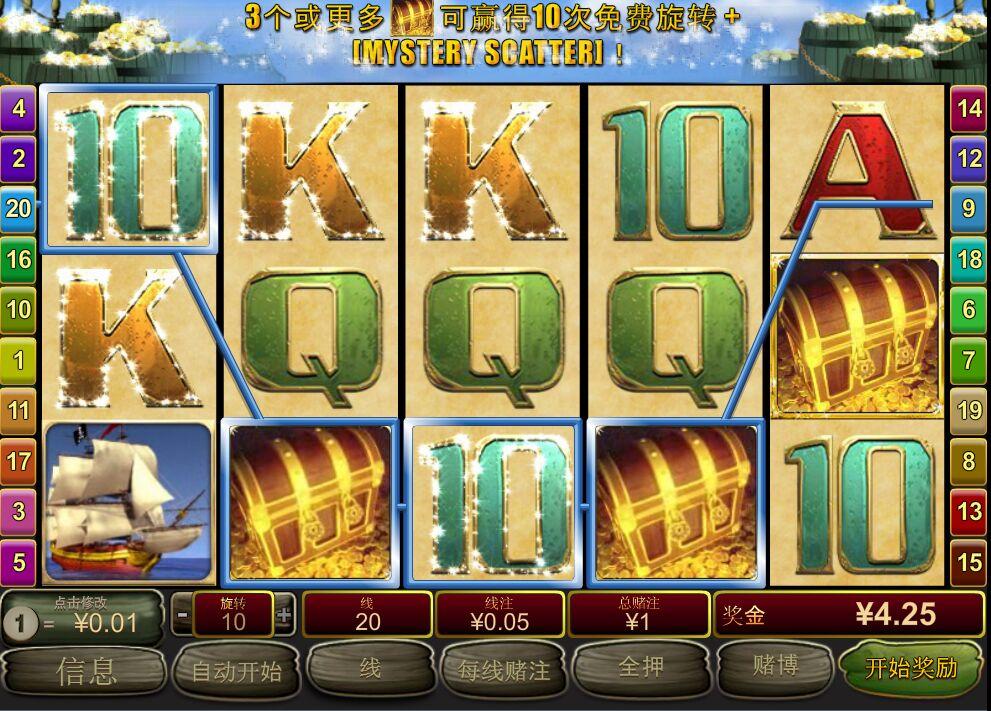Click the 线 lines button
The image size is (991, 711).
[x=369, y=668]
